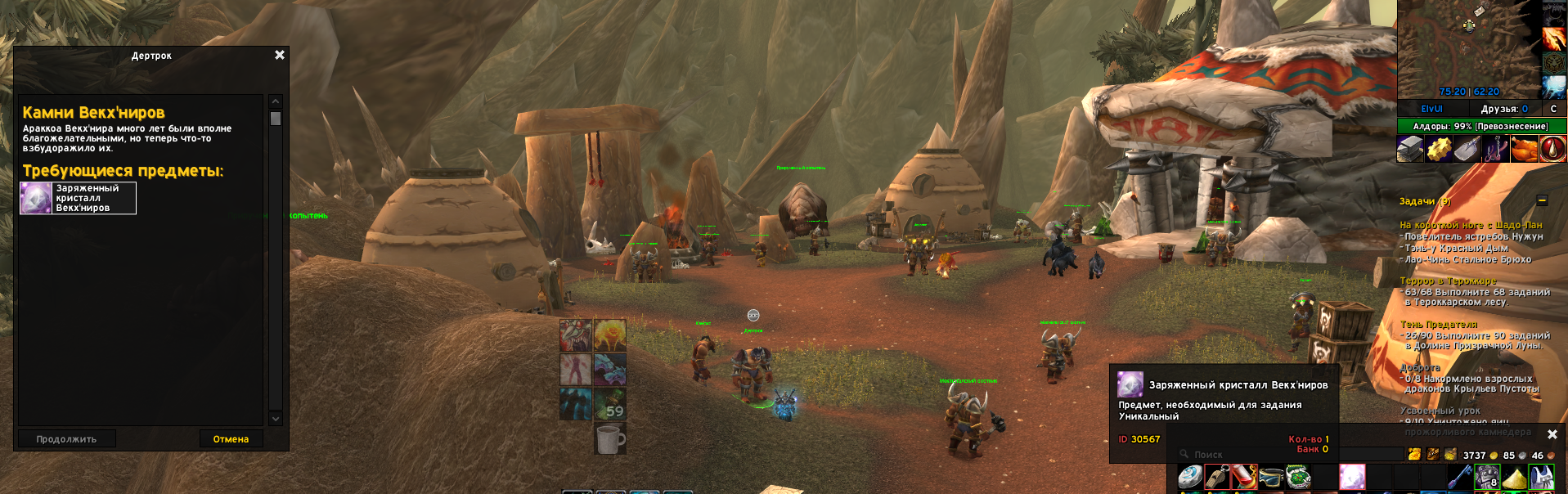This screenshot has height=494, width=1568.
Task: Open the Террор в Тероккаре tracker entry
Action: [x=1448, y=281]
